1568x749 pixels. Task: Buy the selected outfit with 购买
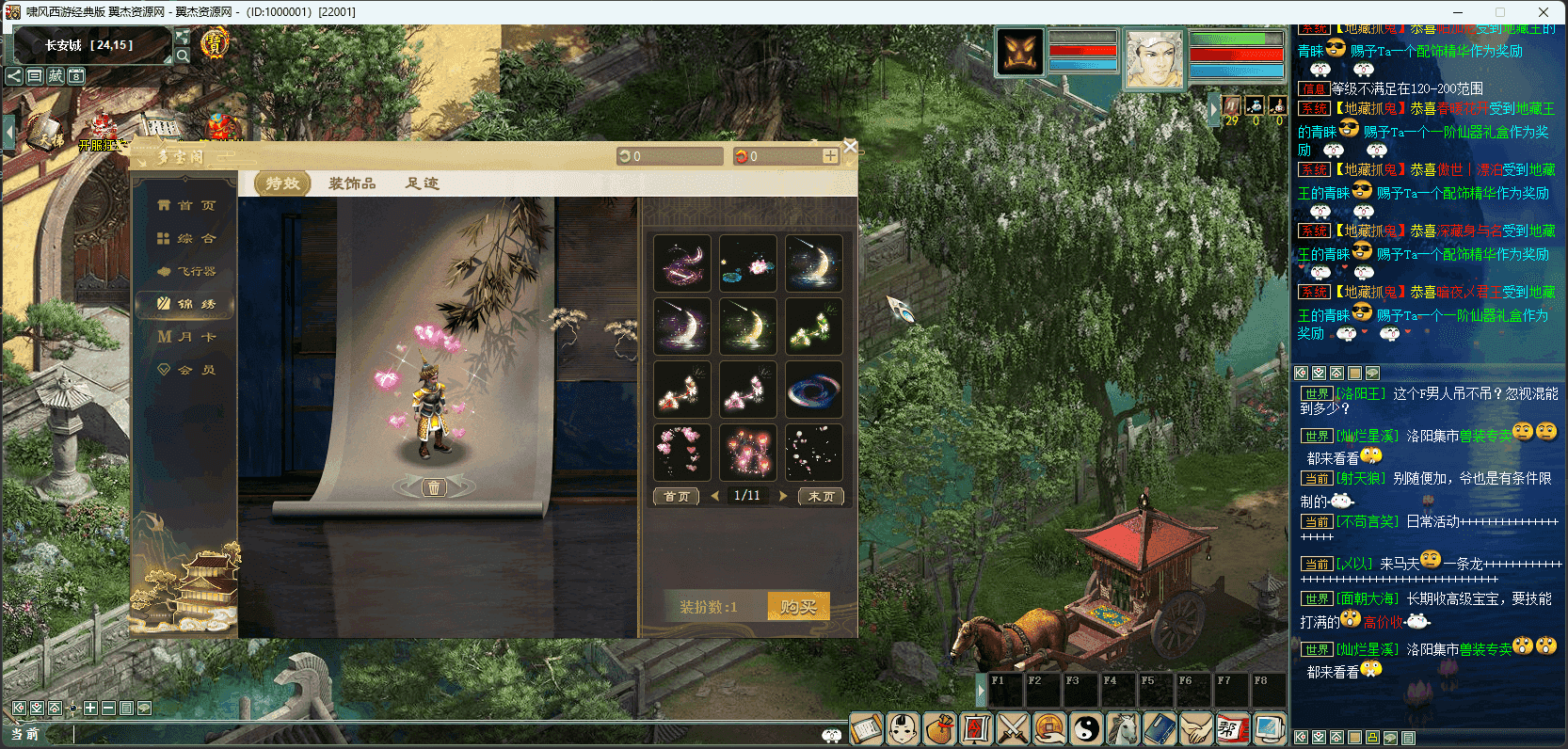pos(798,607)
